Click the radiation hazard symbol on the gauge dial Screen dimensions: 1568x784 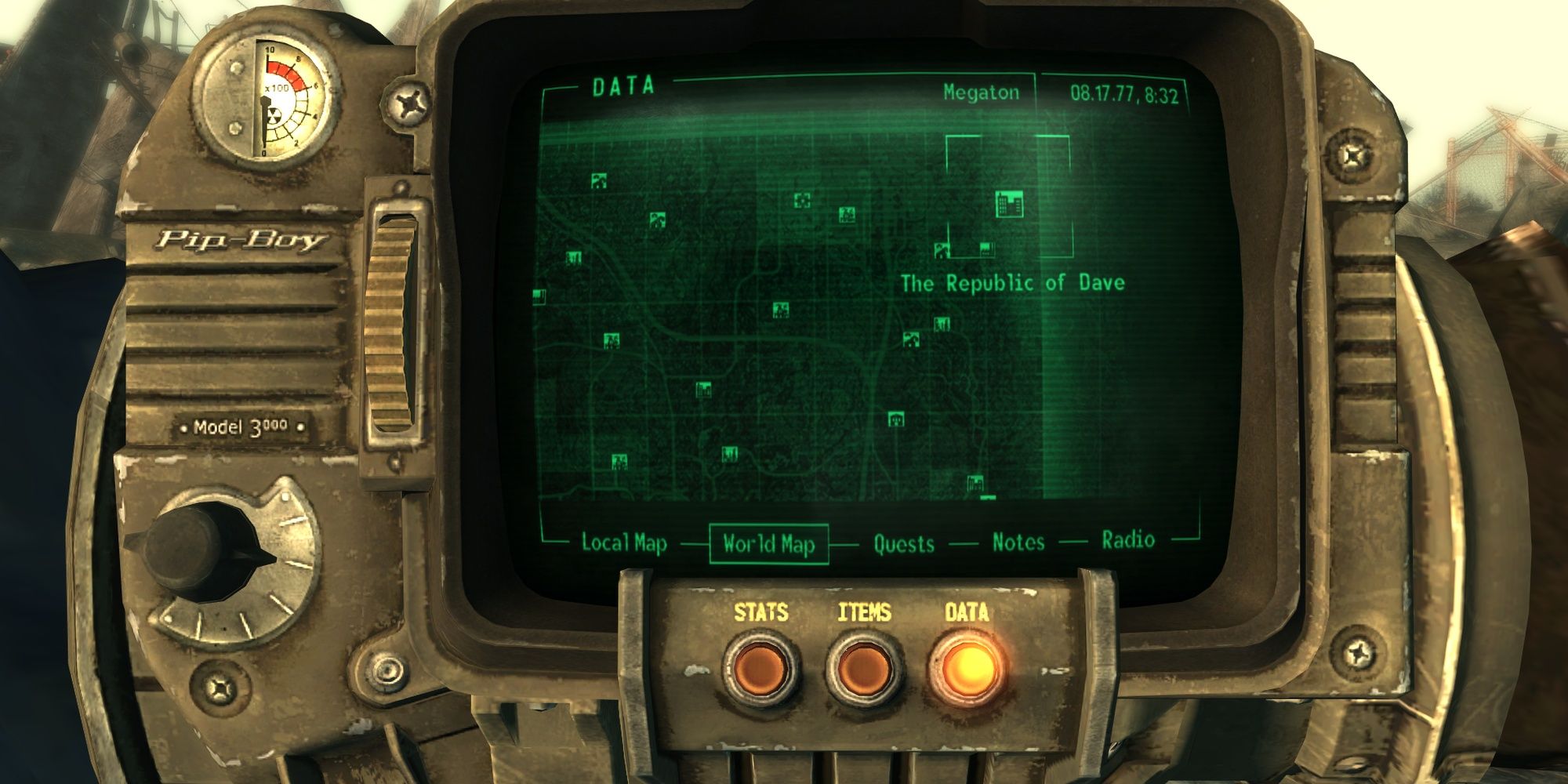tap(274, 115)
